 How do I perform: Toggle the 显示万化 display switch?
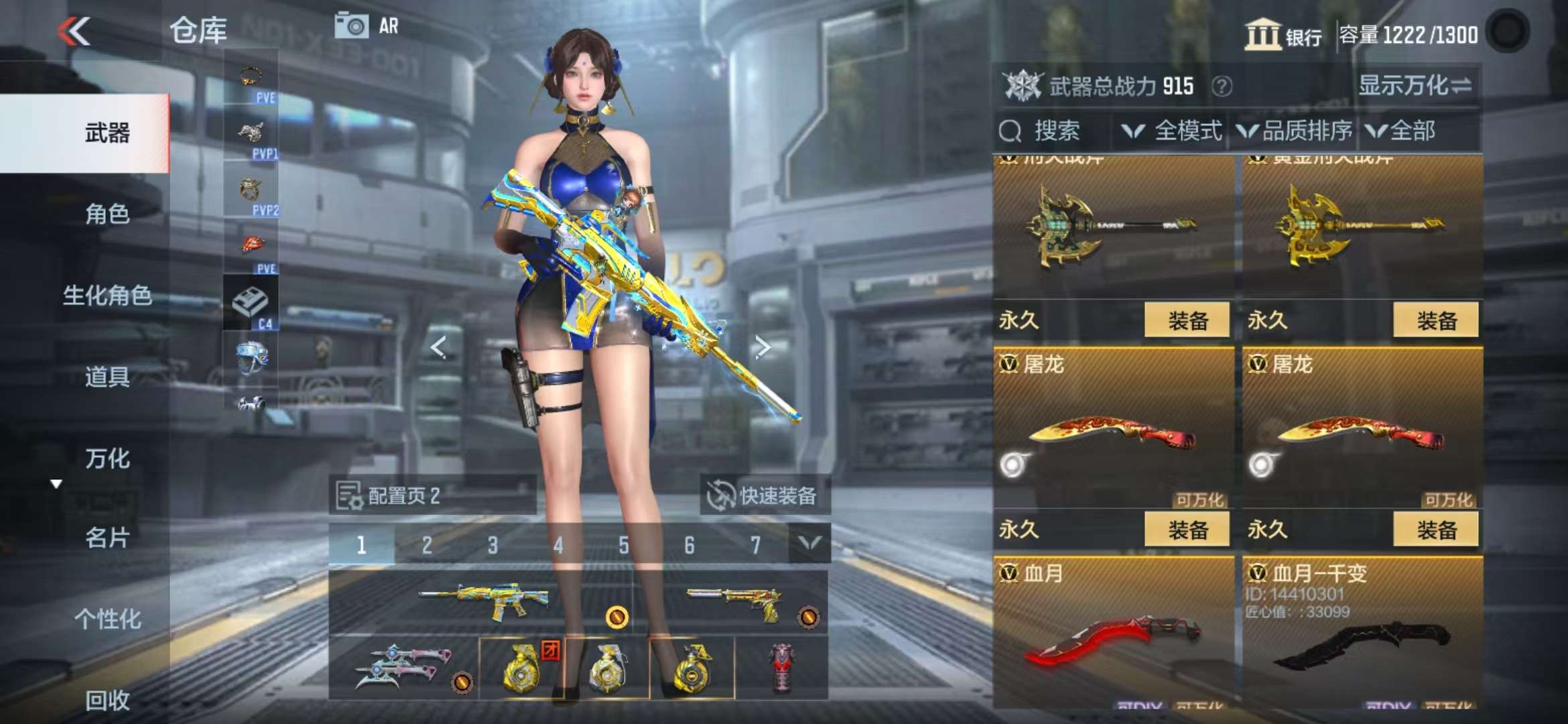pyautogui.click(x=1415, y=86)
